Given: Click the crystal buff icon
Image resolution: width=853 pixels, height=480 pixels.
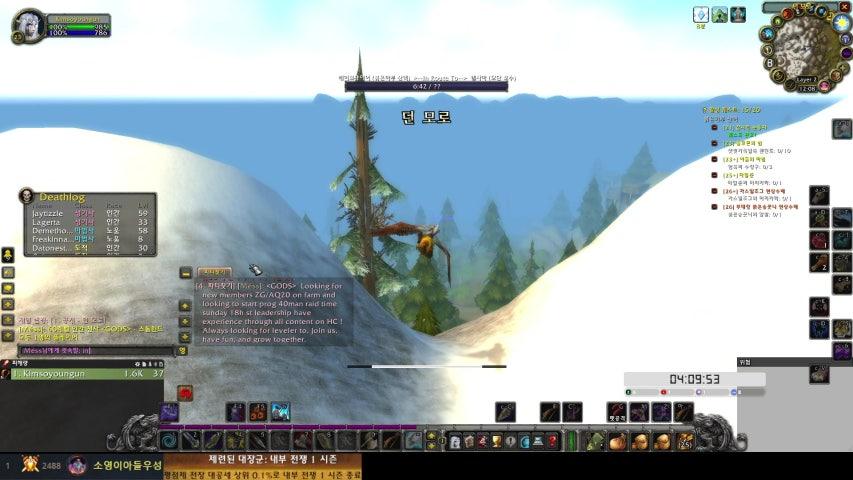Looking at the screenshot, I should coord(701,15).
